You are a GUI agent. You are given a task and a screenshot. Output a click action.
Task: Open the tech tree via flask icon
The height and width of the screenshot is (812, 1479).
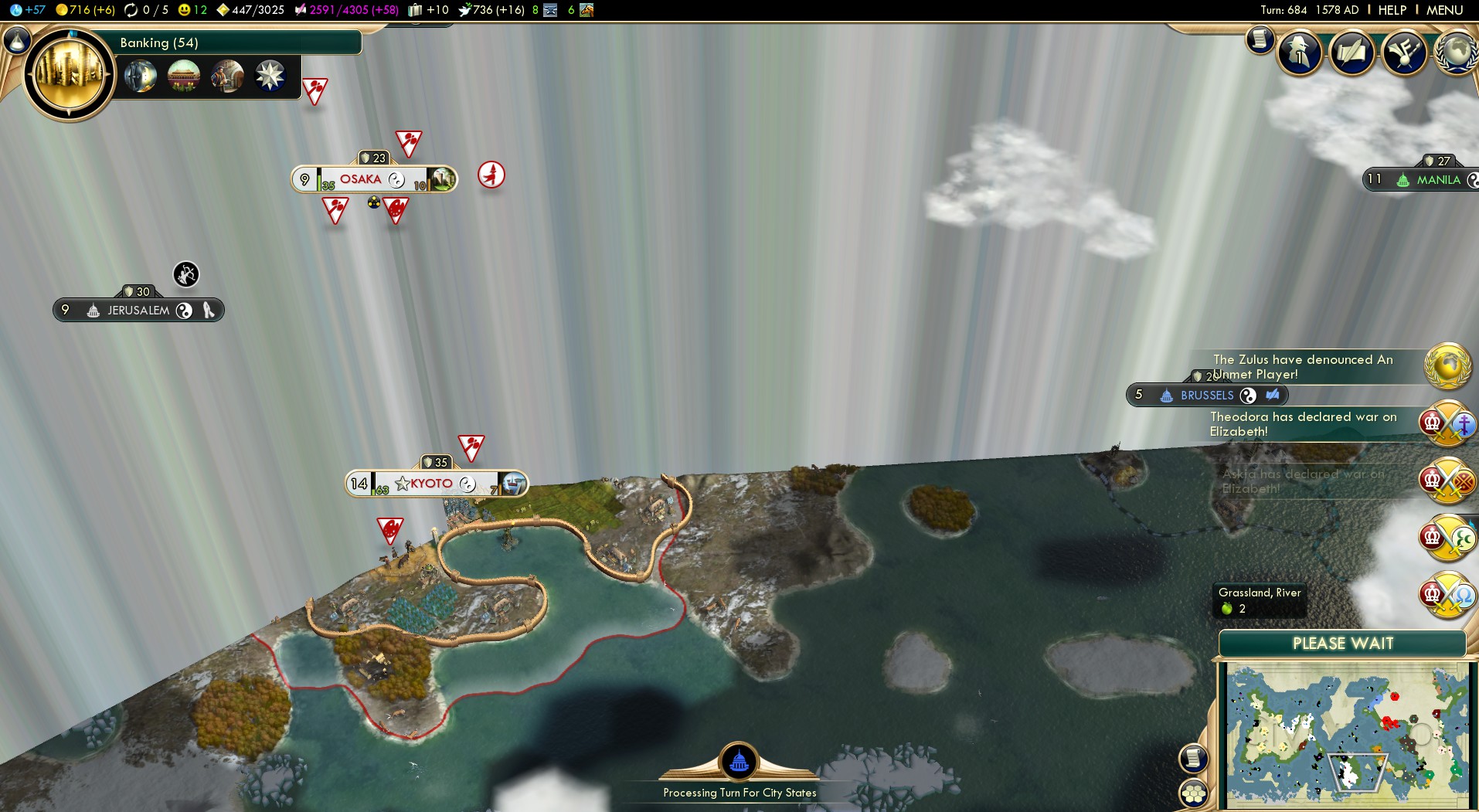(17, 39)
